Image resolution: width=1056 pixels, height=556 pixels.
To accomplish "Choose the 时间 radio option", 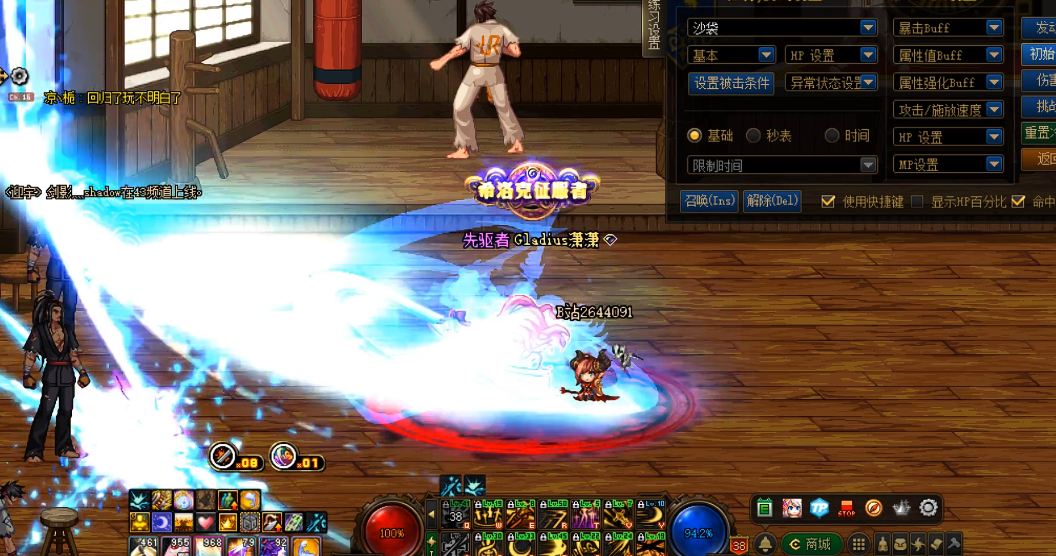I will (832, 136).
